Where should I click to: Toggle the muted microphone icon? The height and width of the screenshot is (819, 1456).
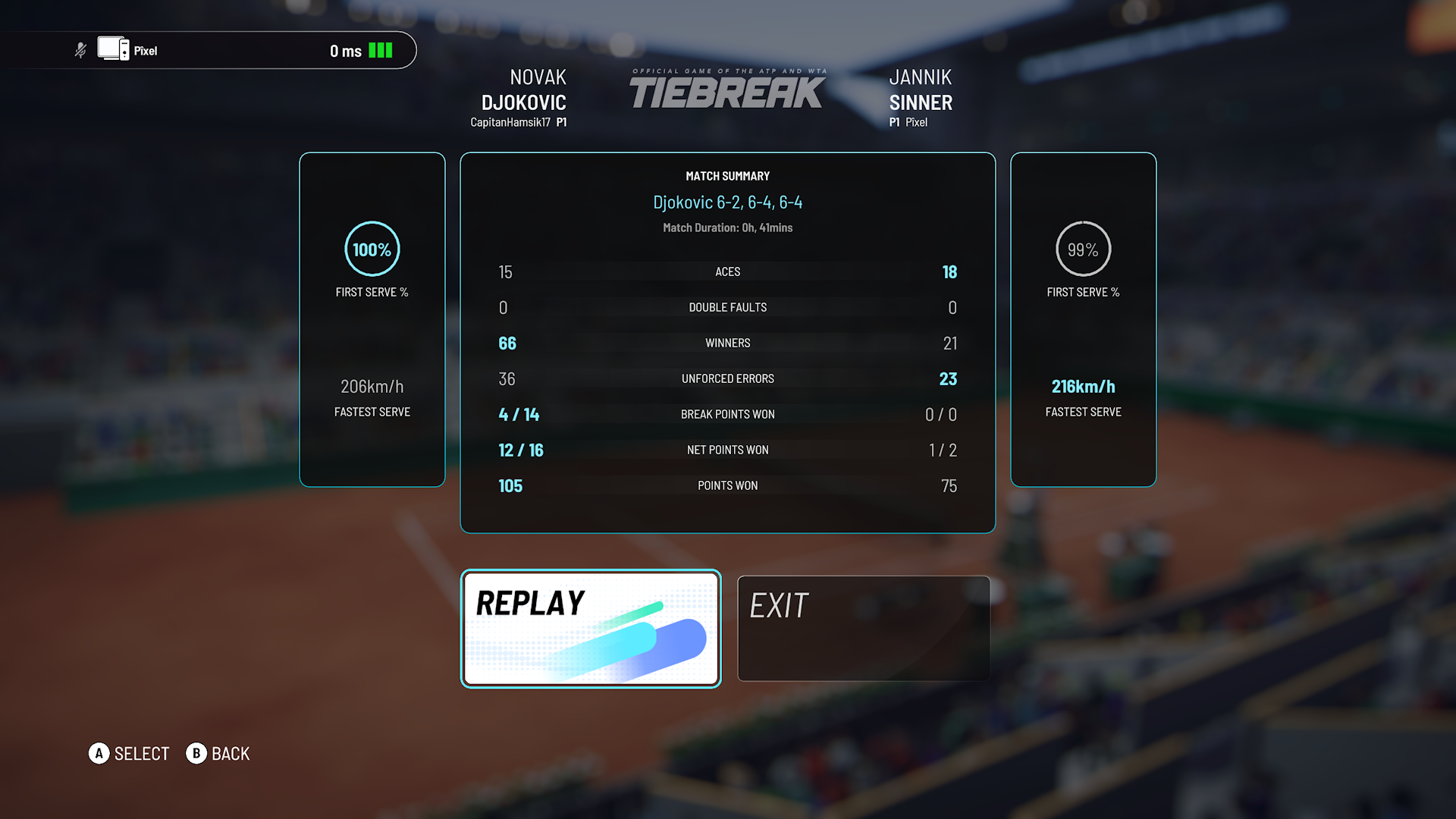point(80,51)
